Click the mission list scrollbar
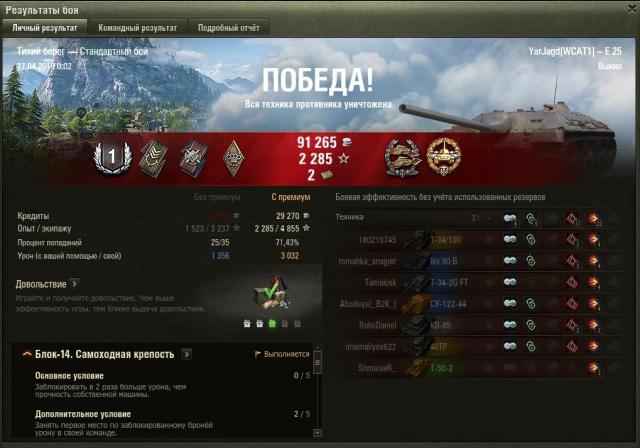 318,390
